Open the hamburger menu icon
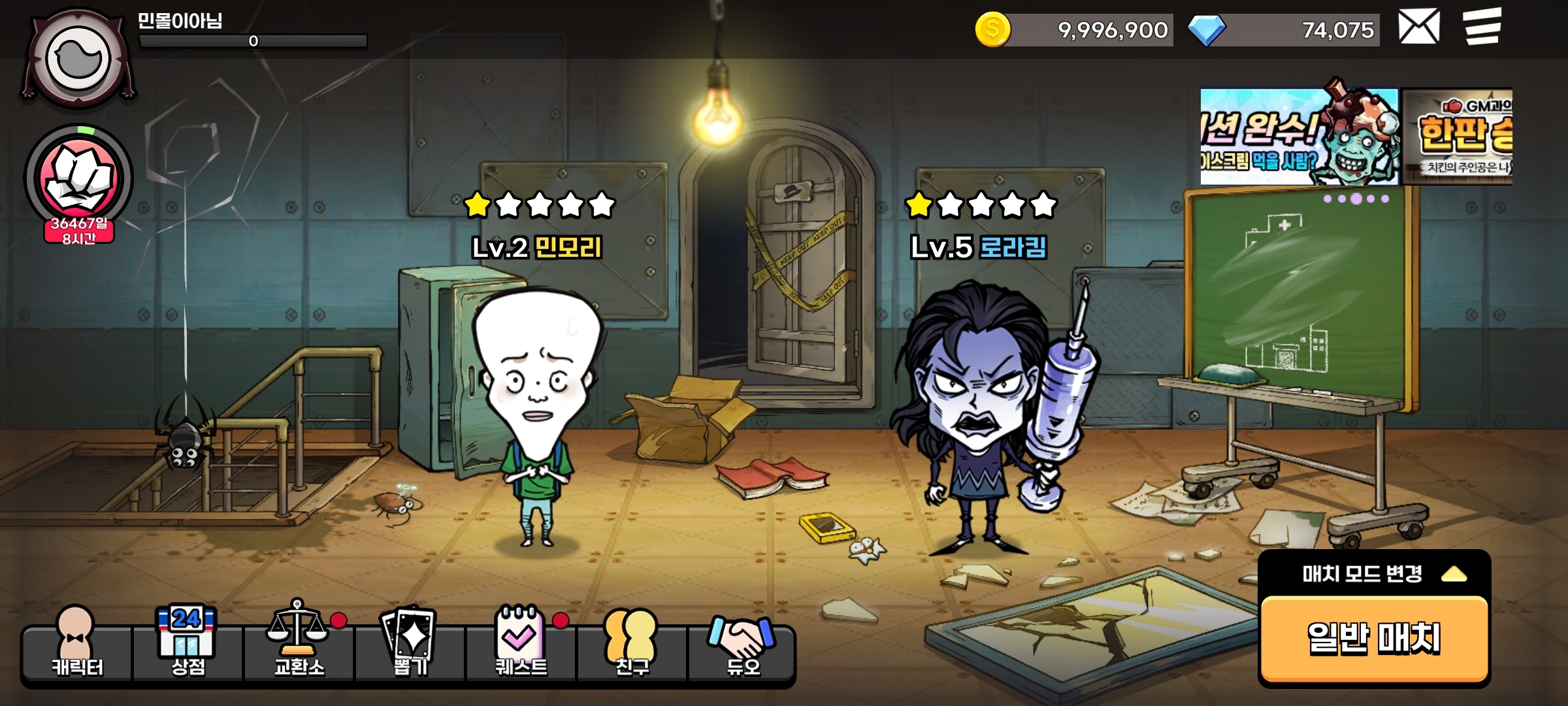 point(1482,27)
